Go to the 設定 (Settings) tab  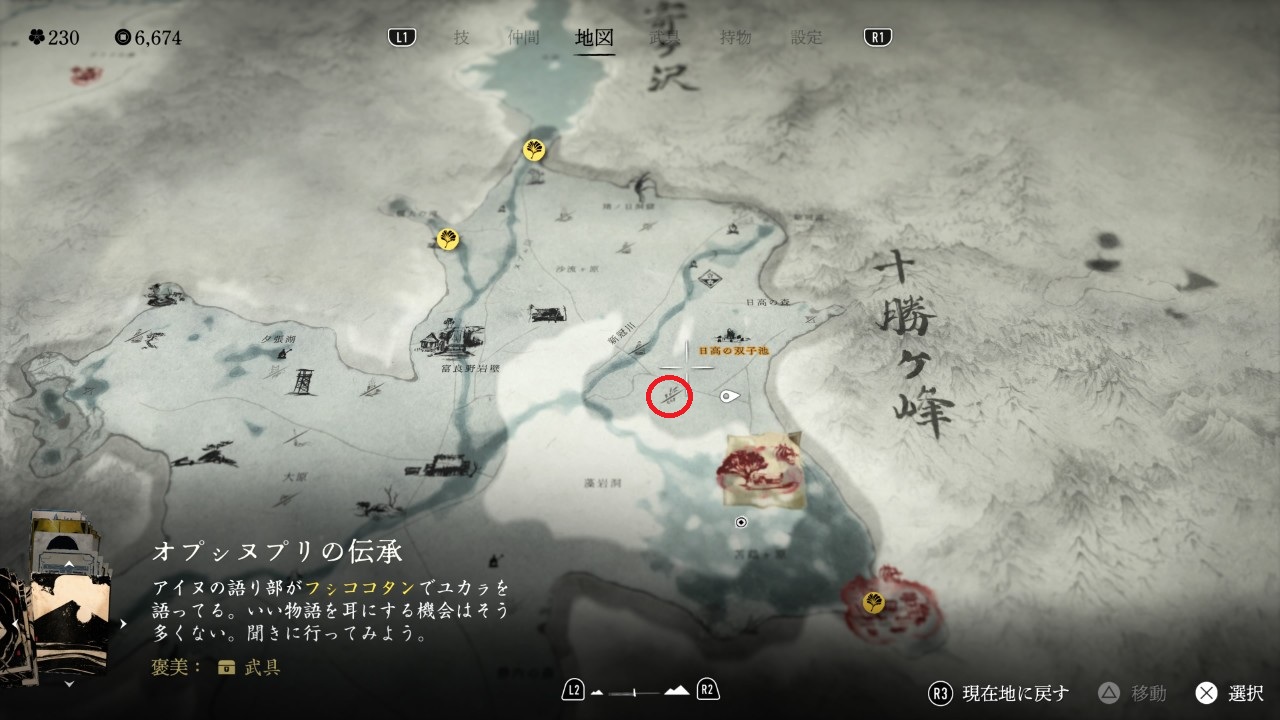click(806, 38)
